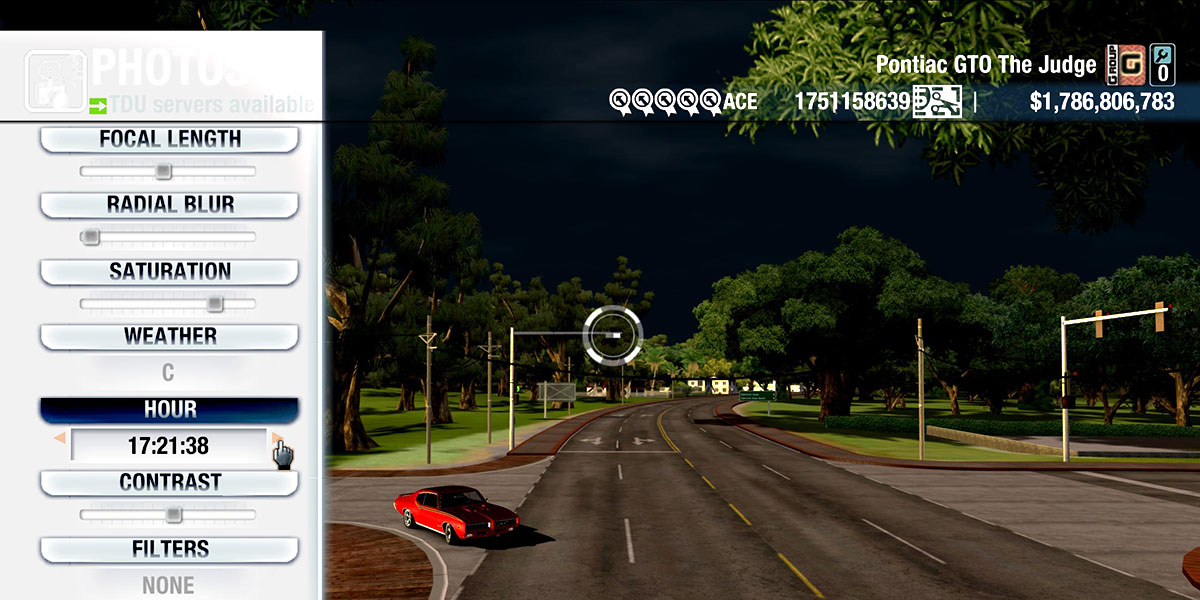Screen dimensions: 1200x600
Task: Click the Saturation slider handle
Action: coord(214,303)
